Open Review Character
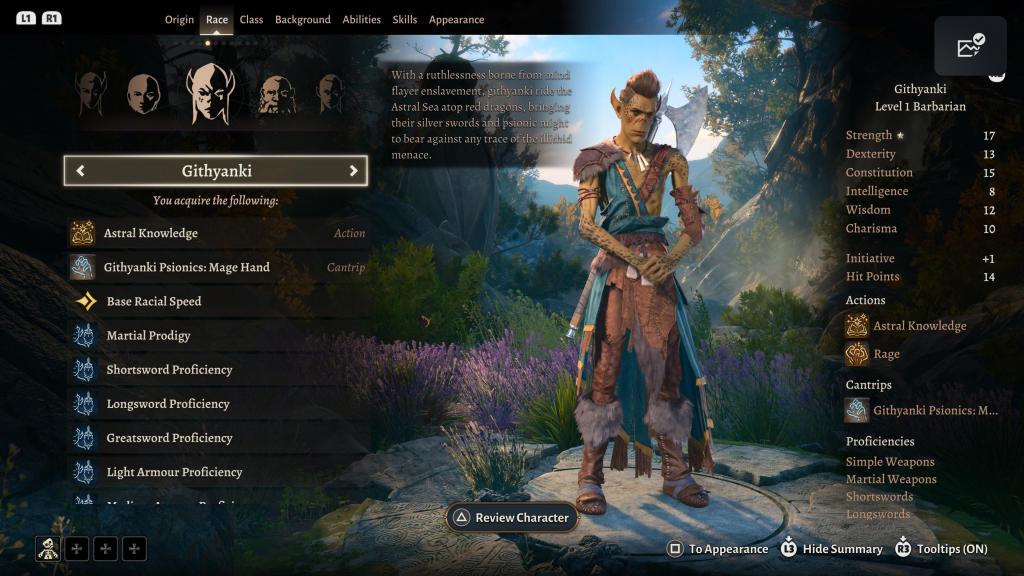 pyautogui.click(x=511, y=518)
